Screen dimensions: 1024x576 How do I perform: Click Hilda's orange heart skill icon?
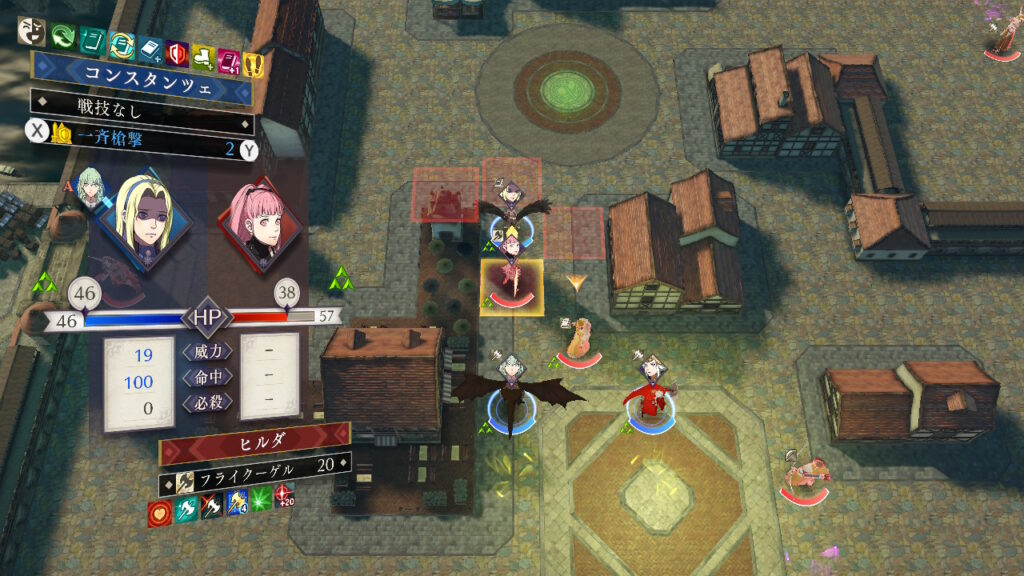158,513
